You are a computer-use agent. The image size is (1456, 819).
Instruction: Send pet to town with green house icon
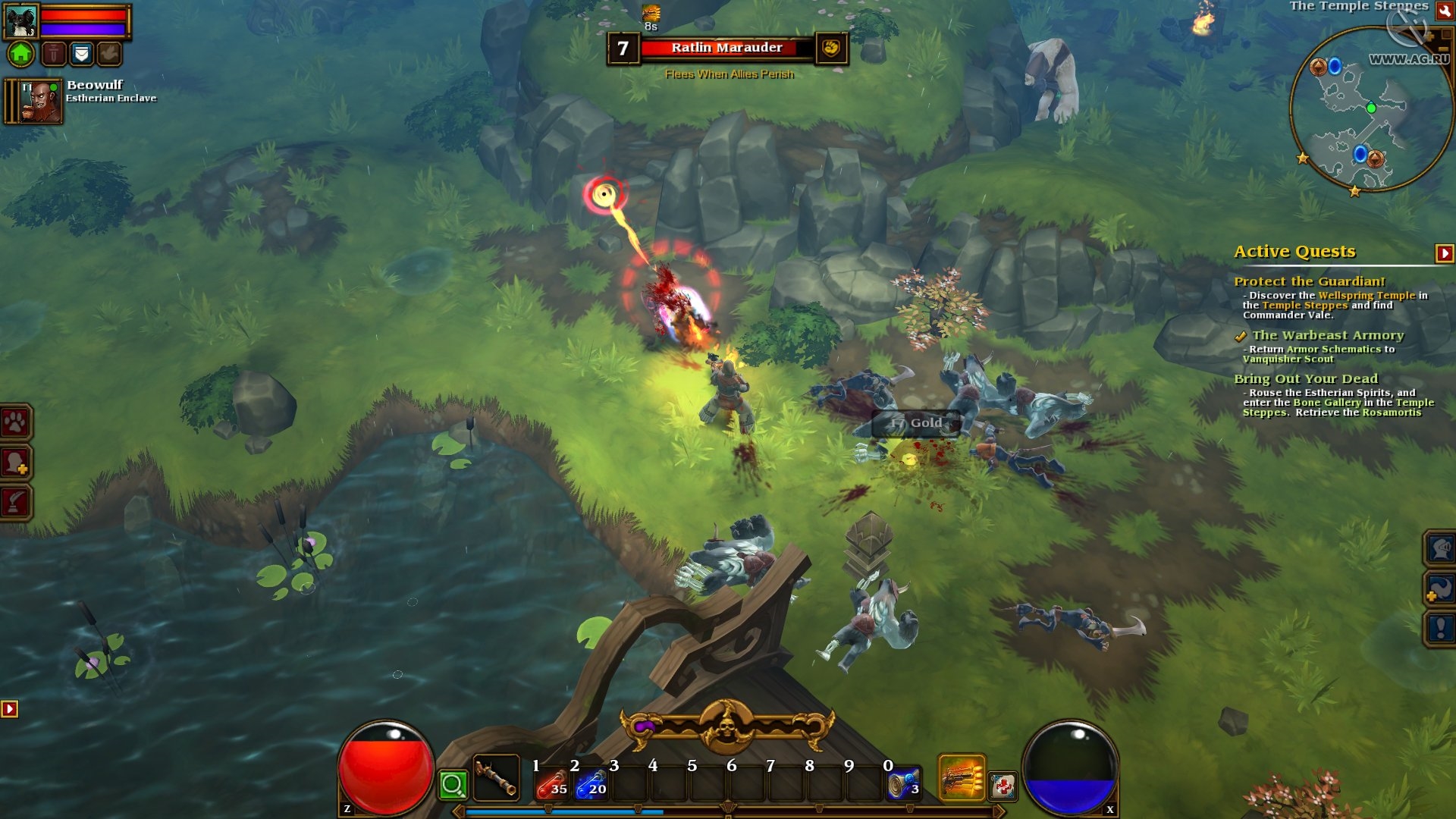(x=21, y=54)
